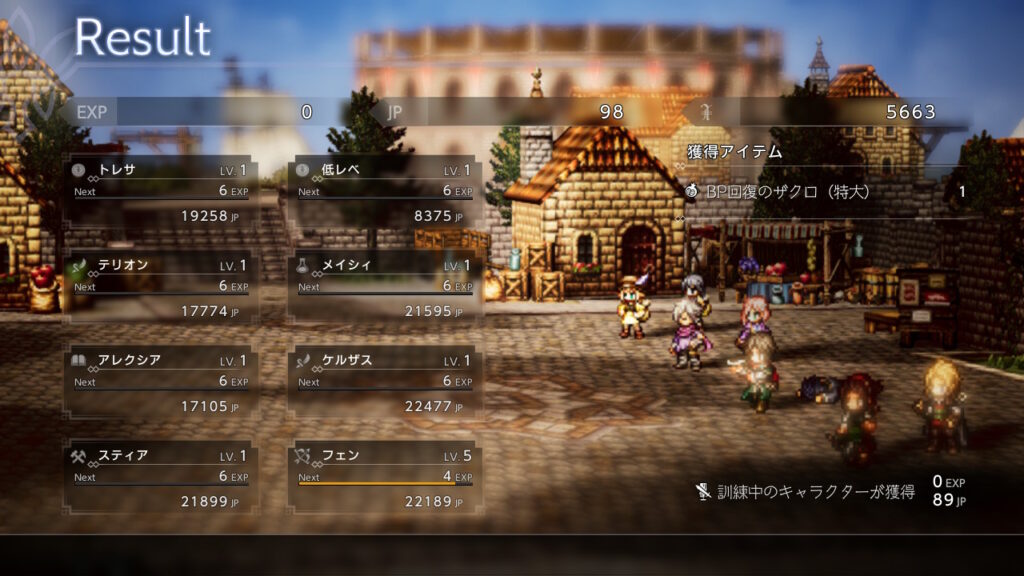Click the フェン level 5 panel
Viewport: 1024px width, 576px height.
tap(384, 478)
